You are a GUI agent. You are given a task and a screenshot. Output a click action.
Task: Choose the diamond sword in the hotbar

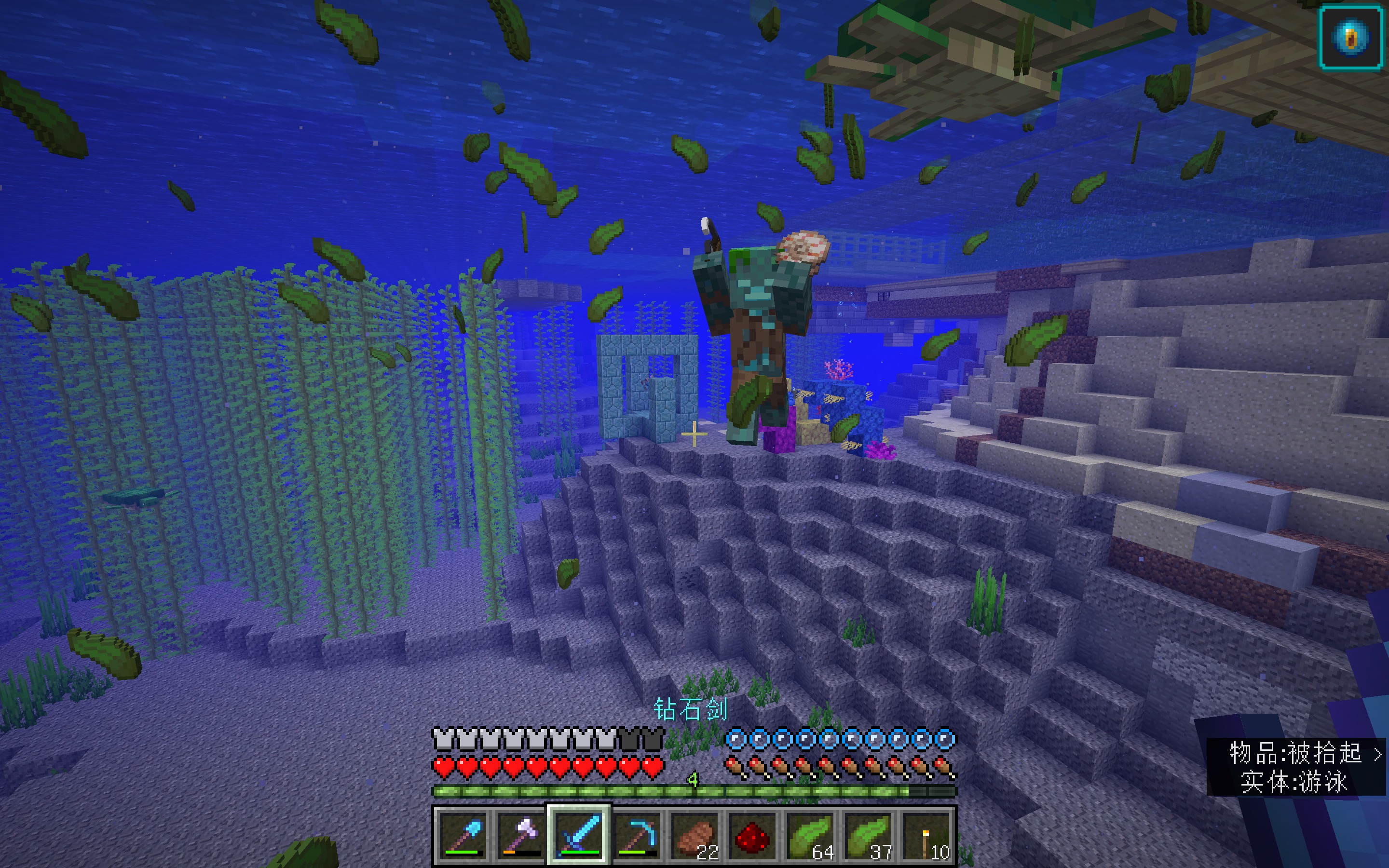(x=579, y=835)
